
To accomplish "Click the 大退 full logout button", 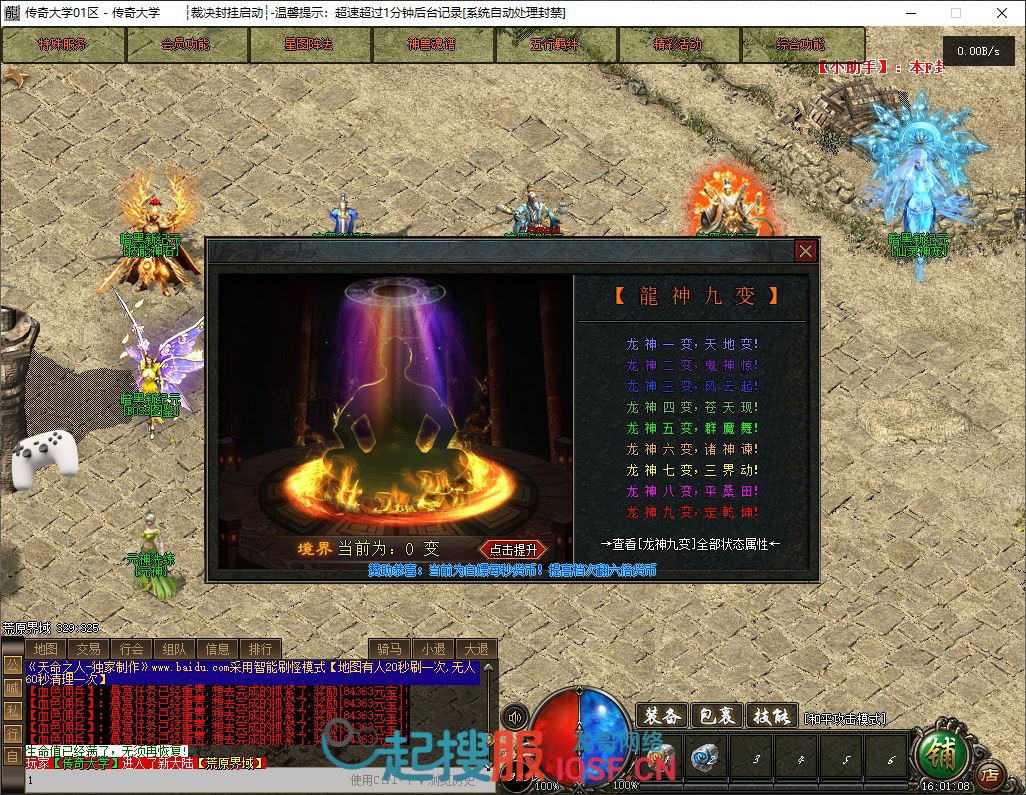I will click(476, 649).
